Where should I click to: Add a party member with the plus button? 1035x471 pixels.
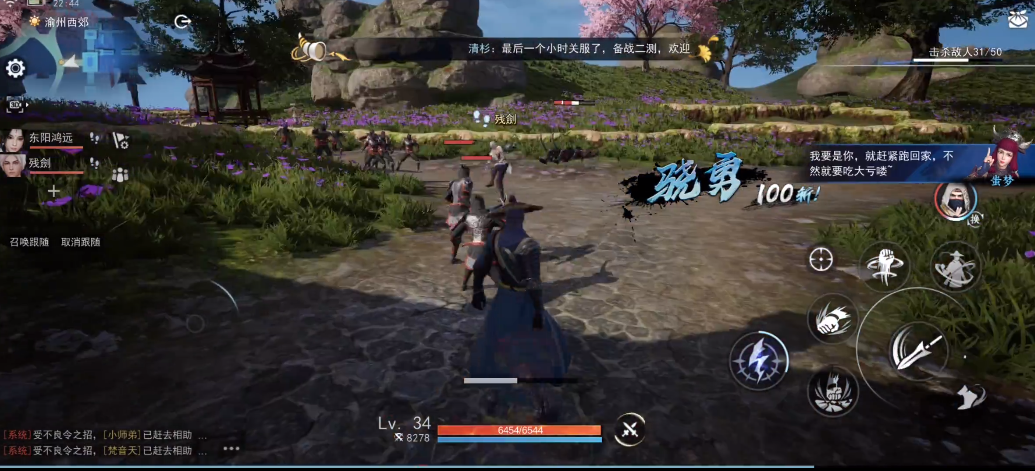(54, 191)
